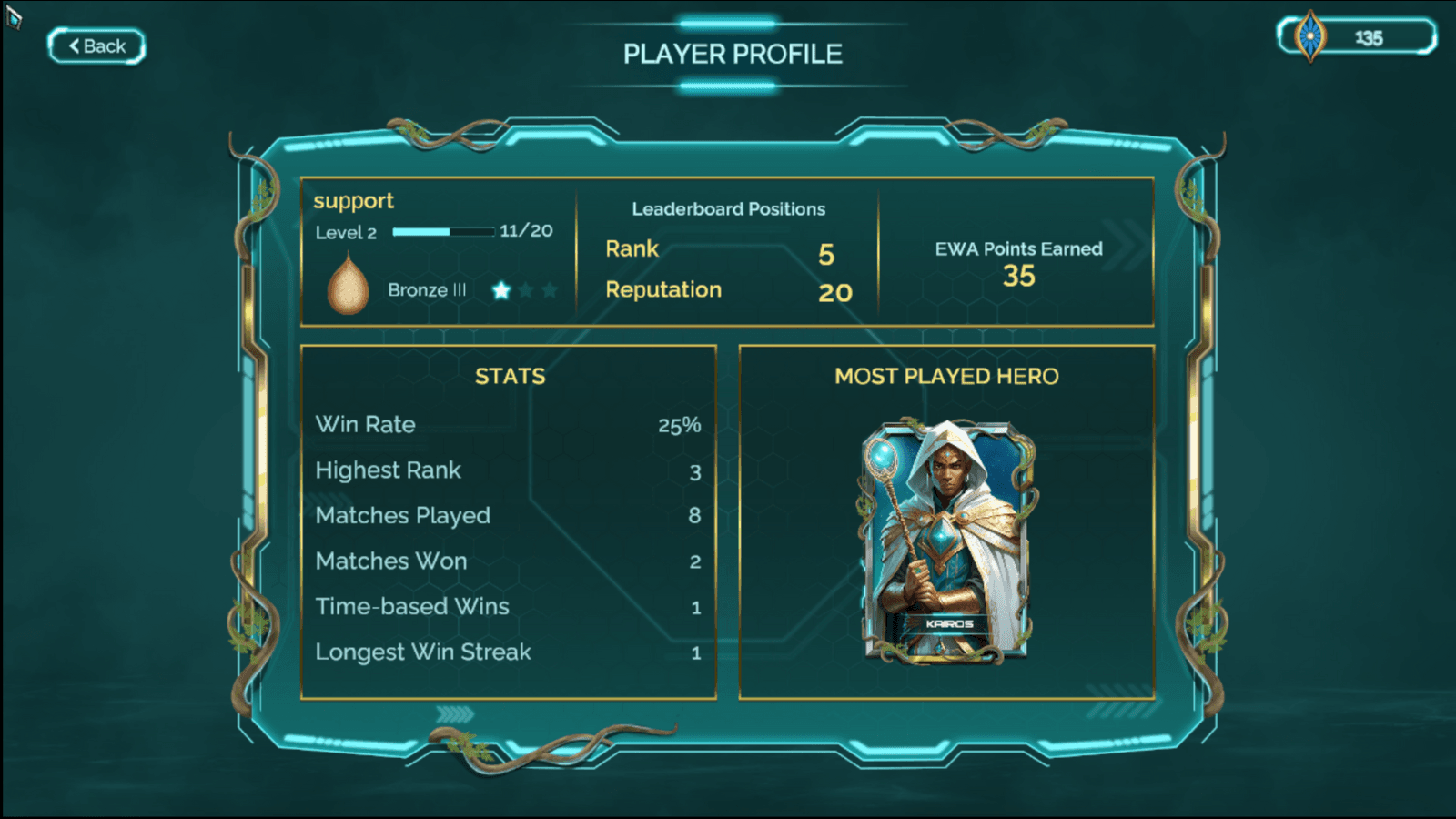Screen dimensions: 1456x819
Task: Open the MOST PLAYED HERO section header
Action: 948,376
